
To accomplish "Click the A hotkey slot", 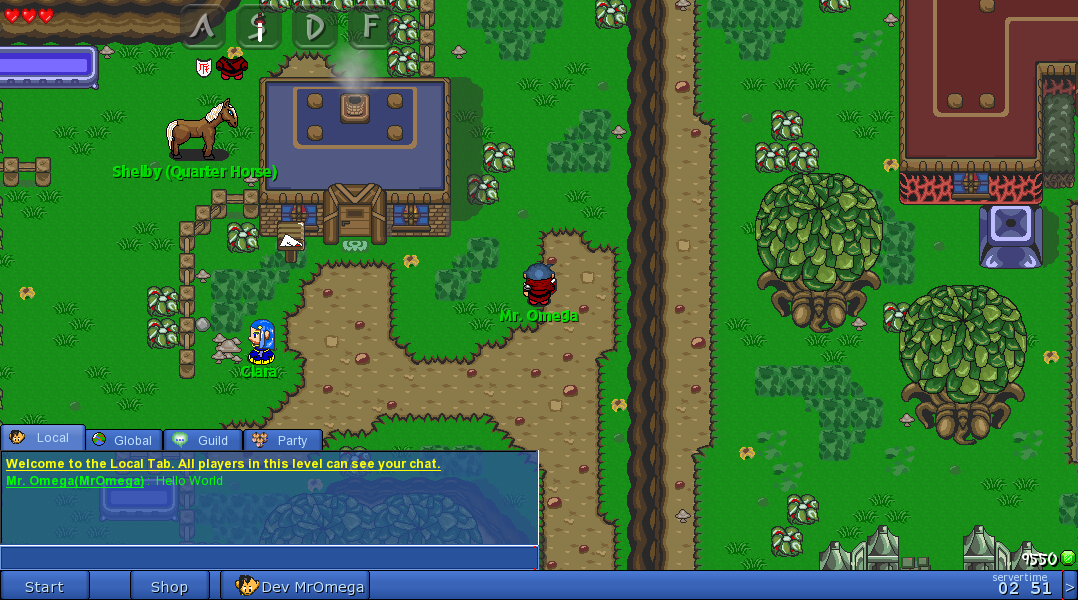I will tap(203, 26).
